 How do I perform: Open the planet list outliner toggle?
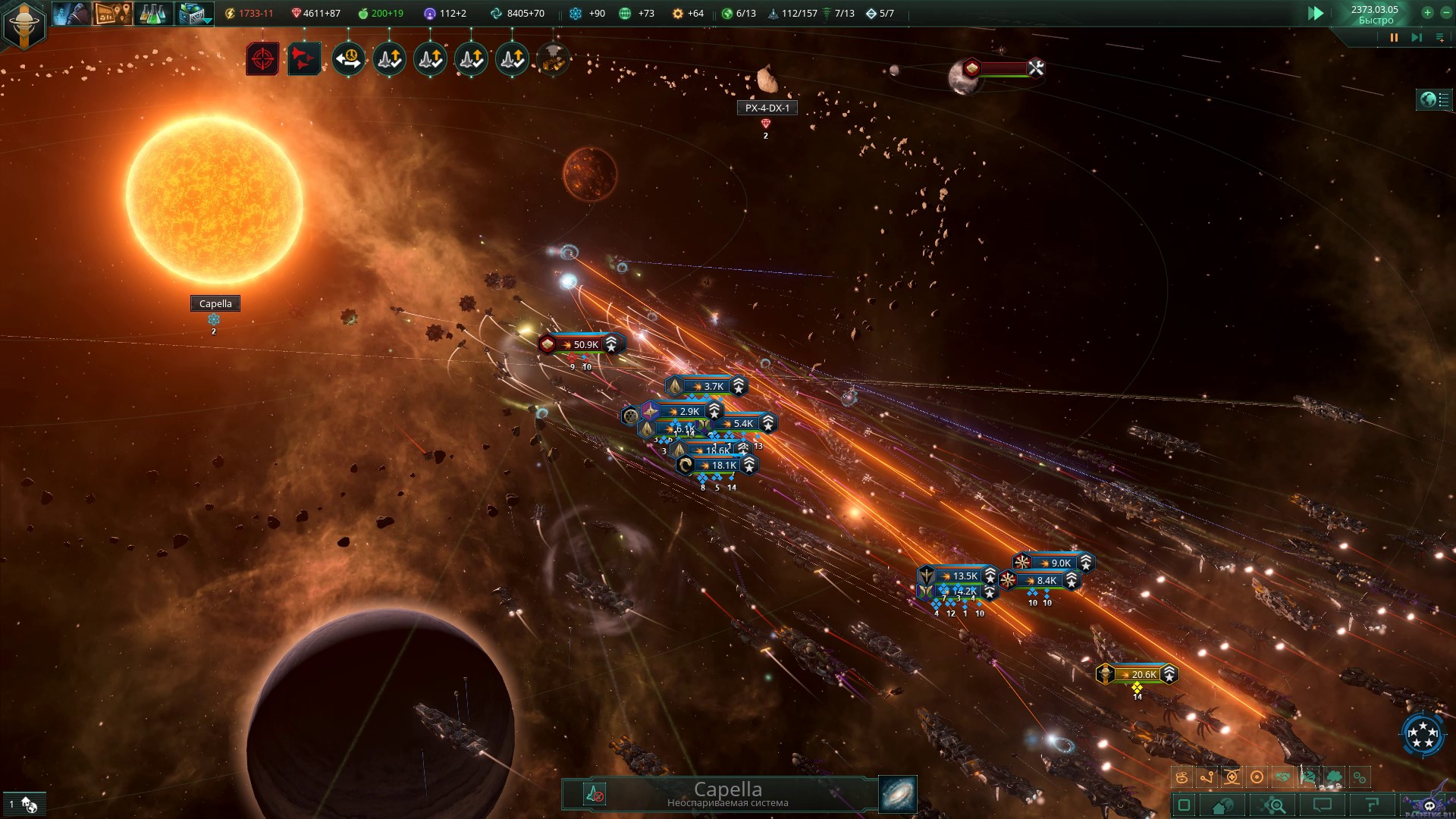click(1434, 100)
